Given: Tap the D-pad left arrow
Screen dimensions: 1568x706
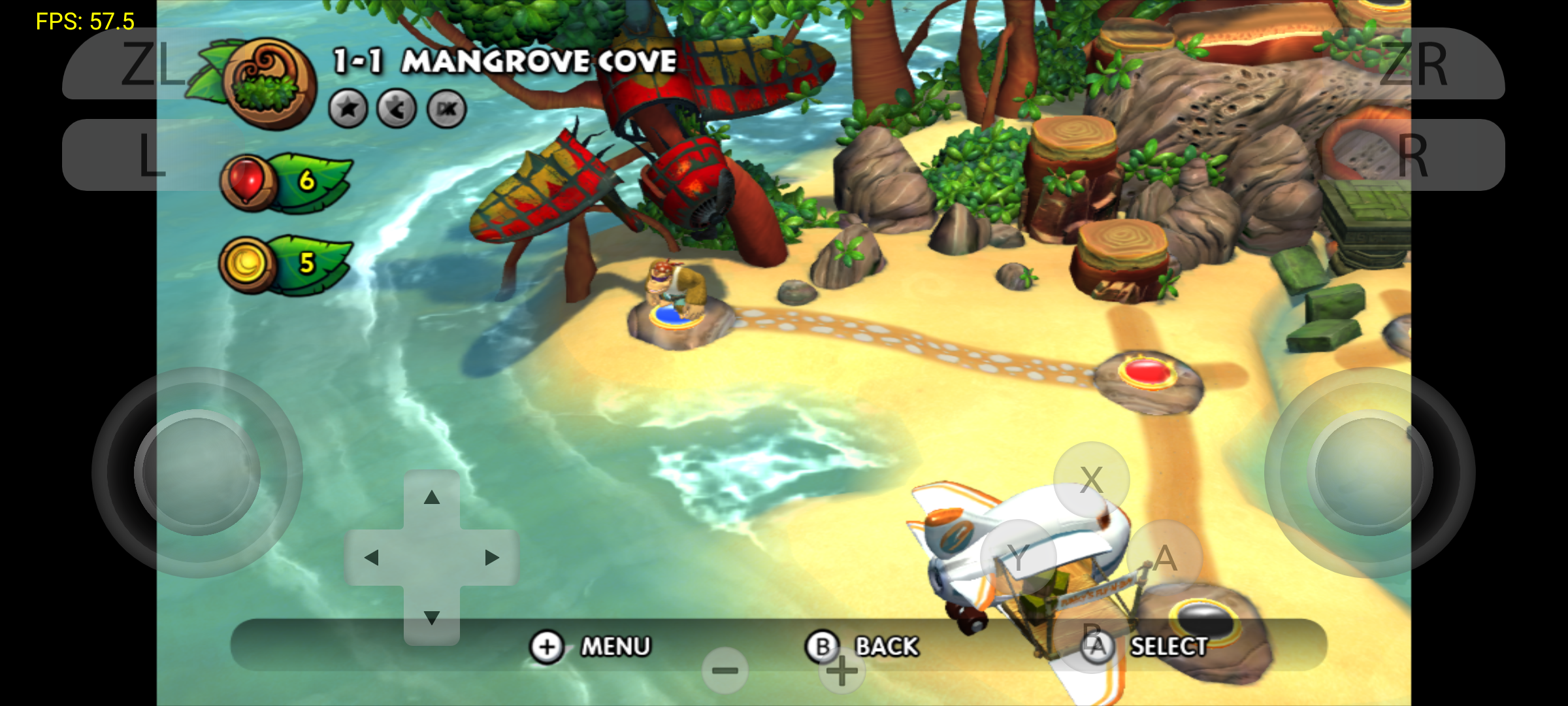Looking at the screenshot, I should click(x=372, y=558).
